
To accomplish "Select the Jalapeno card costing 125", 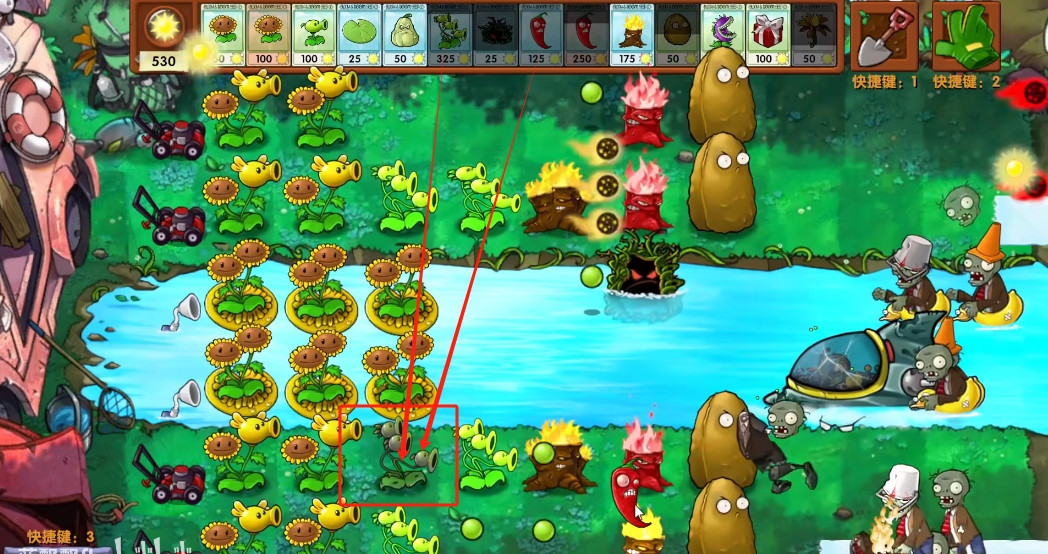I will tap(541, 36).
